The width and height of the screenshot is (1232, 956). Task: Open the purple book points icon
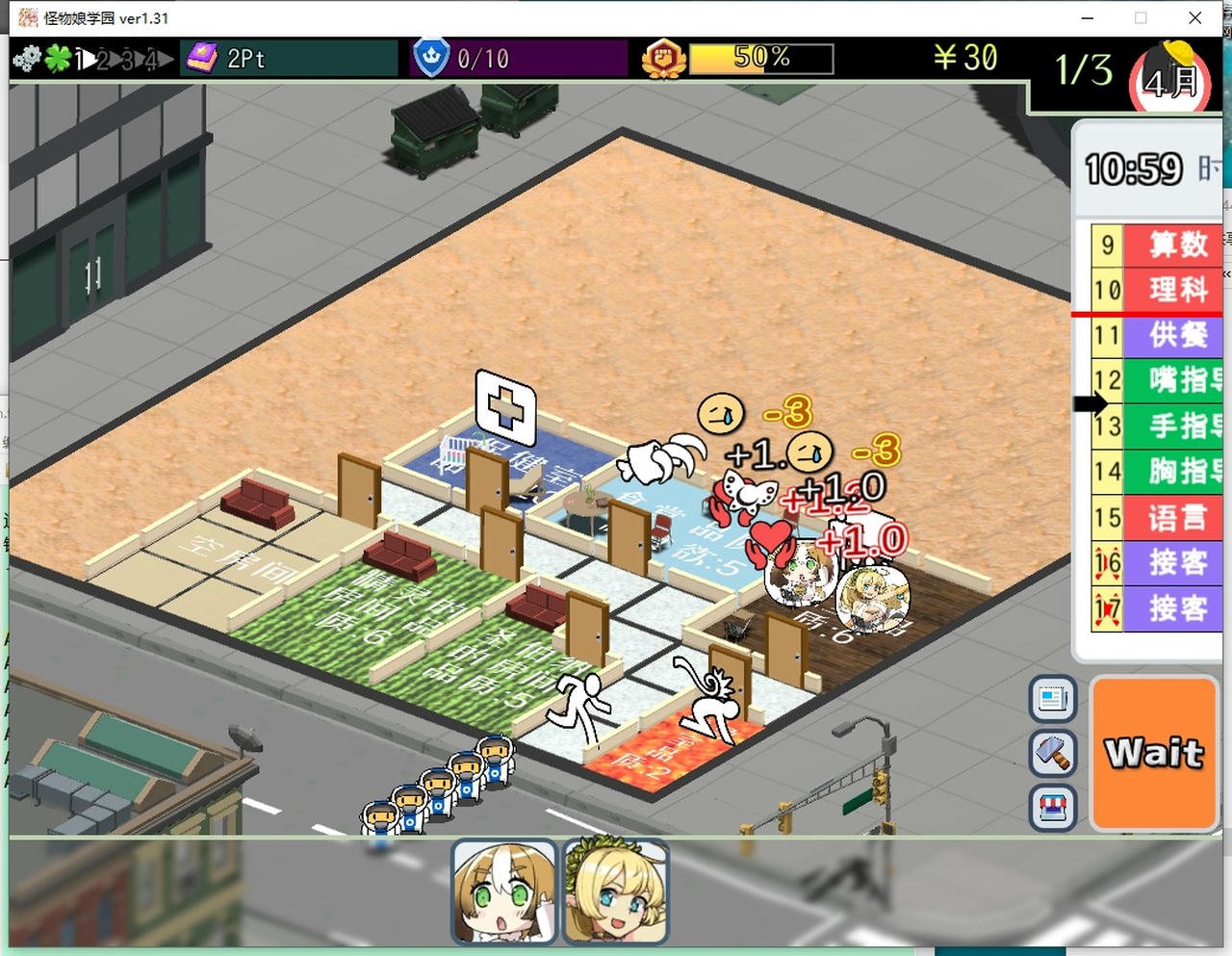pyautogui.click(x=203, y=59)
